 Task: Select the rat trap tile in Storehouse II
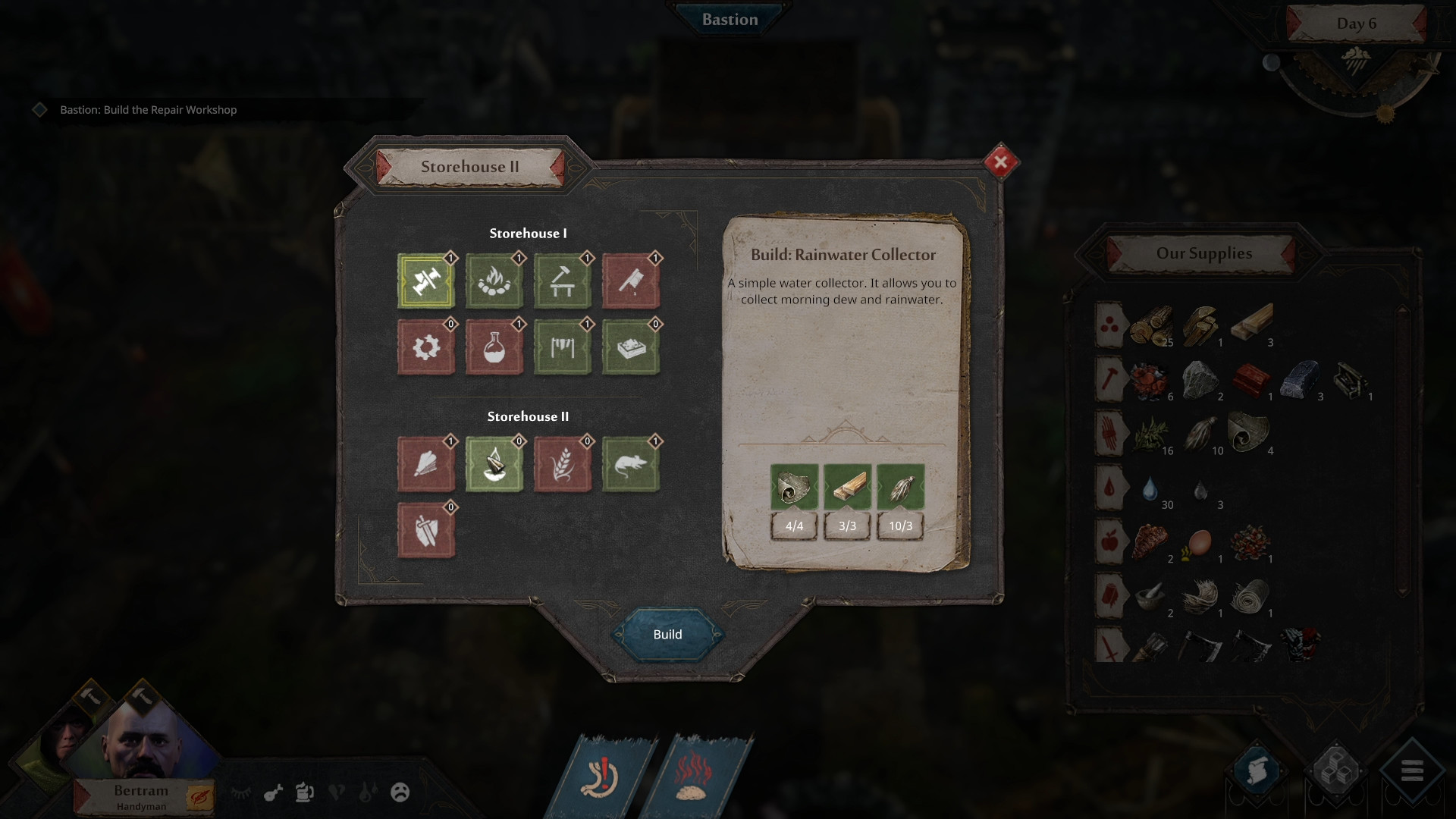[x=631, y=466]
